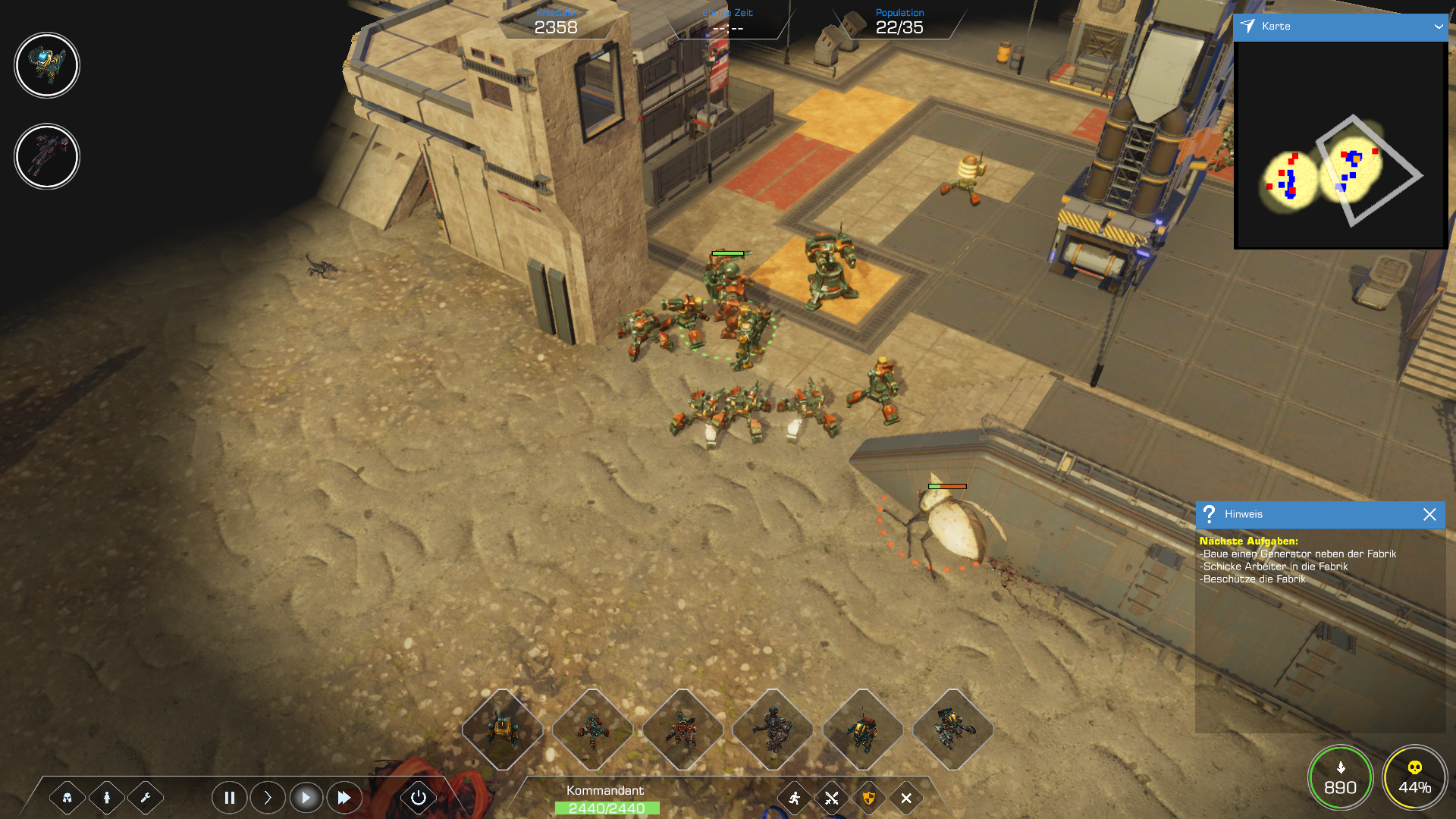Image resolution: width=1456 pixels, height=819 pixels.
Task: Click the power button icon
Action: coord(419,798)
